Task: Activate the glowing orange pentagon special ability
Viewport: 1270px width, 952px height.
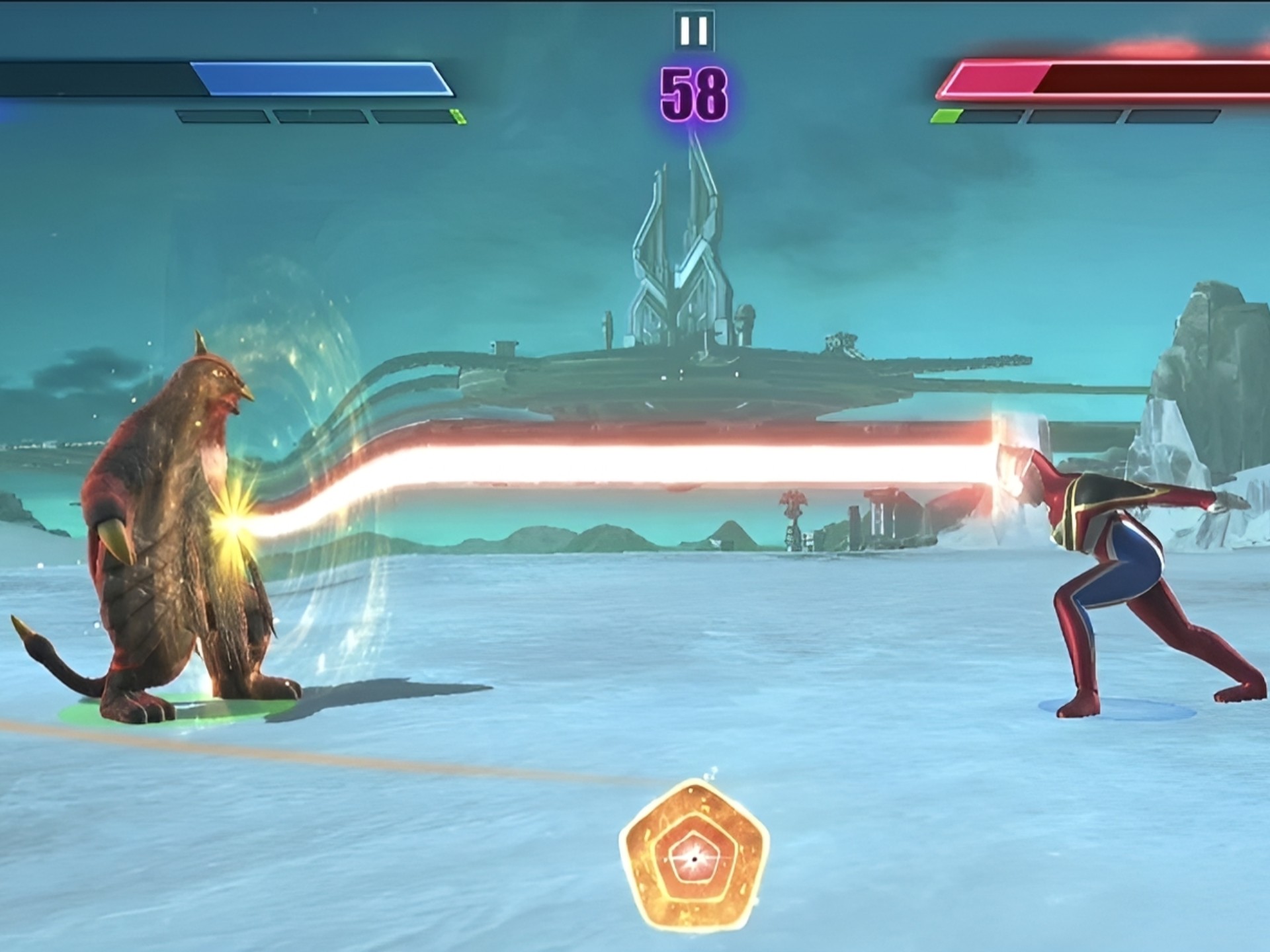Action: tap(694, 857)
